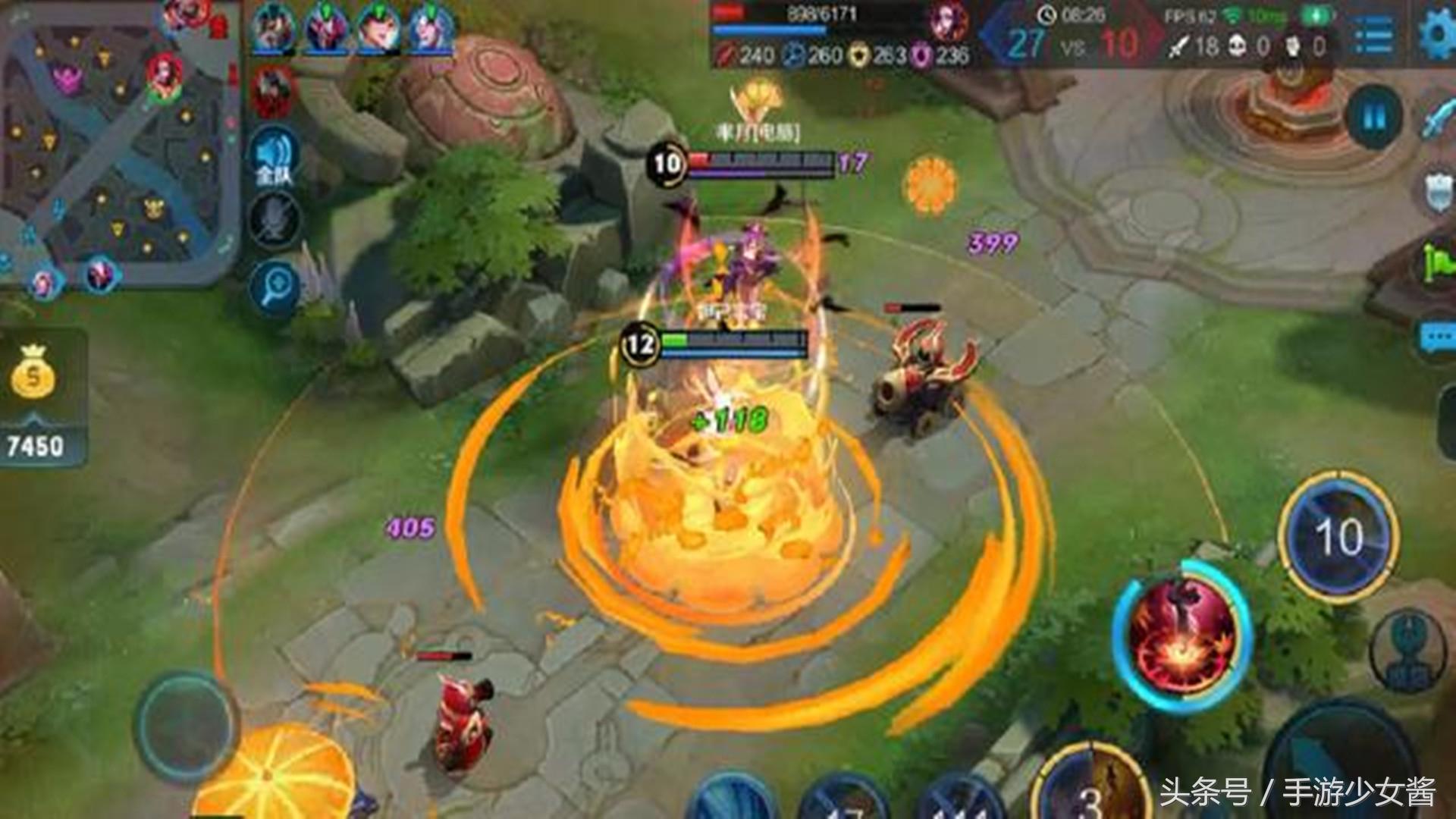Screen dimensions: 1456x819
Task: Select the first teammate portrait
Action: 275,30
